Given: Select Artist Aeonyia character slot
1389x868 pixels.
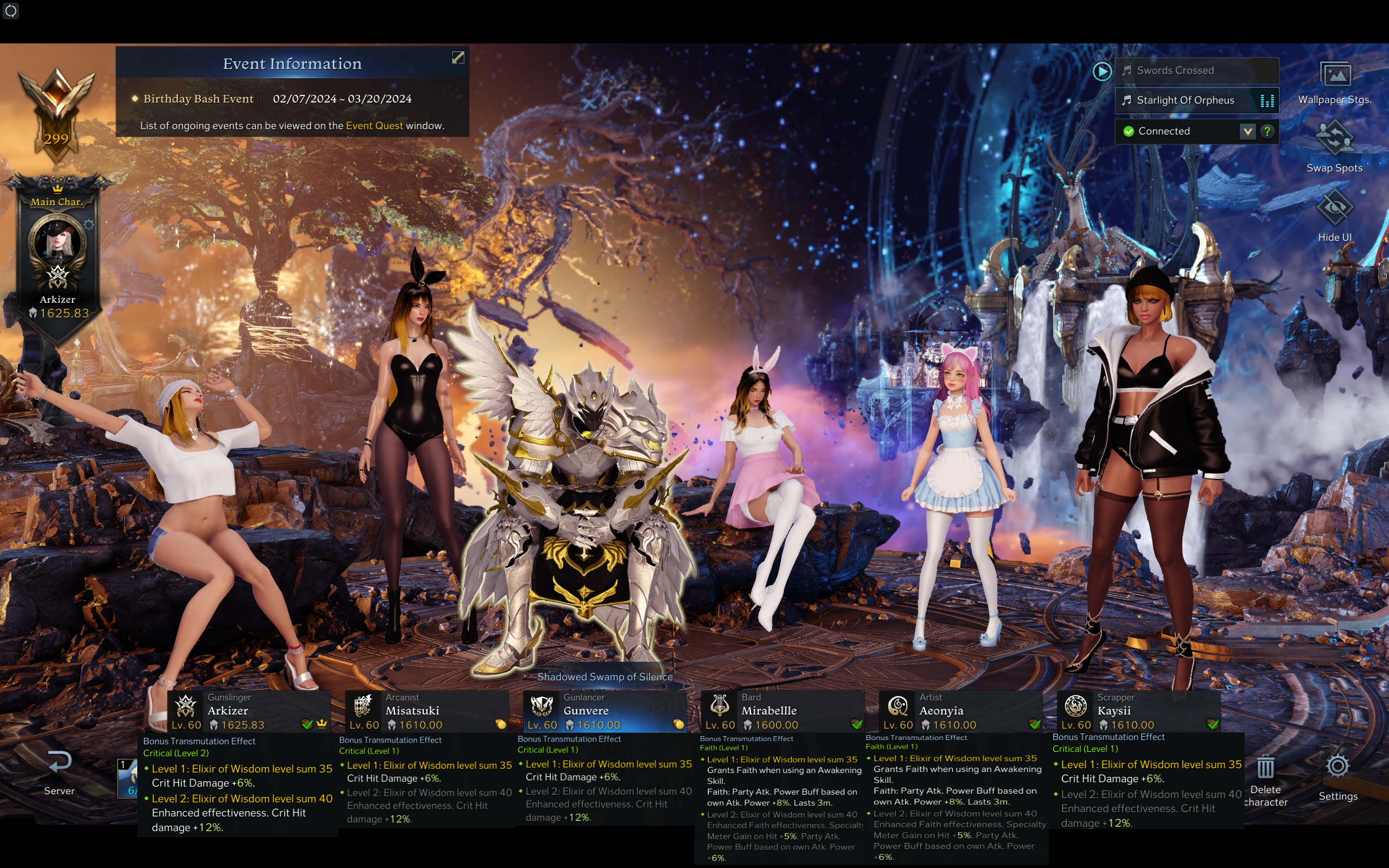Looking at the screenshot, I should [x=960, y=711].
